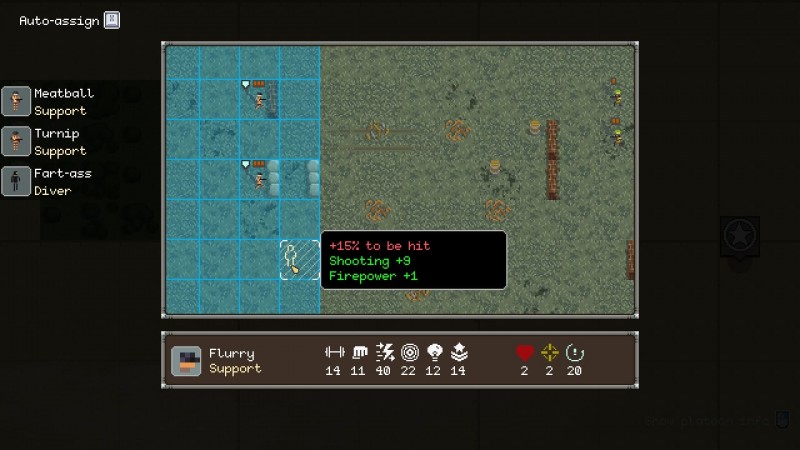Place soldier on the highlighted deployment tile

click(x=299, y=259)
